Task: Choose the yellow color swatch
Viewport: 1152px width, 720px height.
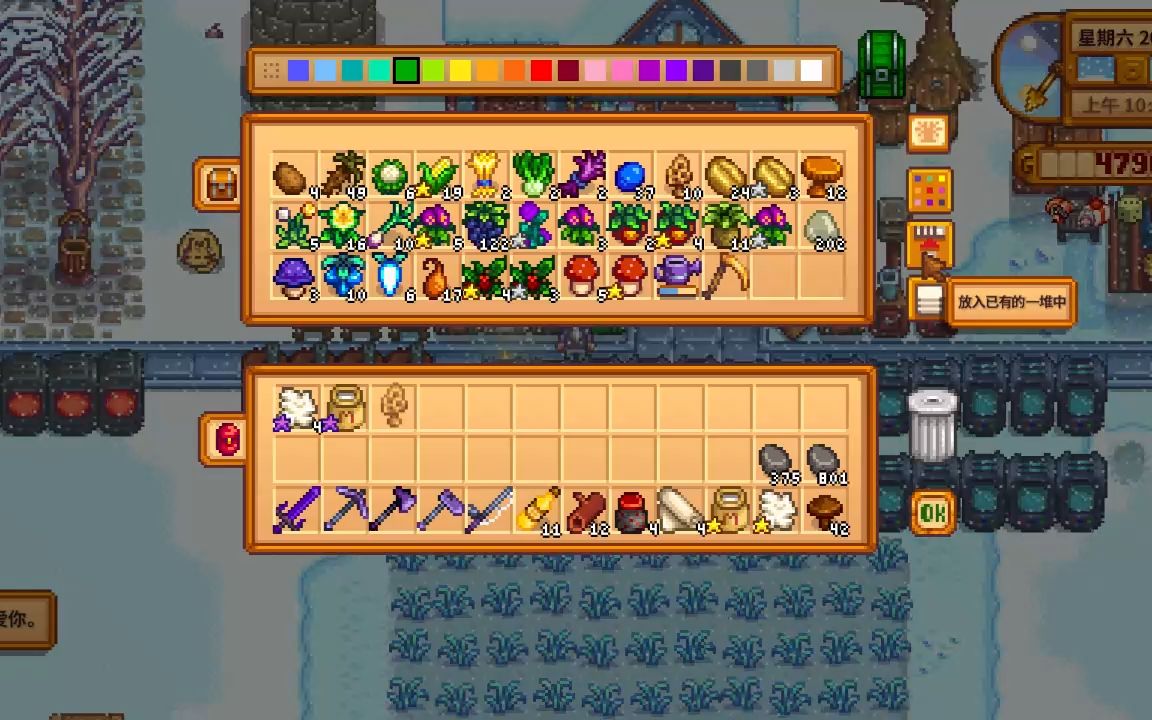Action: pos(460,70)
